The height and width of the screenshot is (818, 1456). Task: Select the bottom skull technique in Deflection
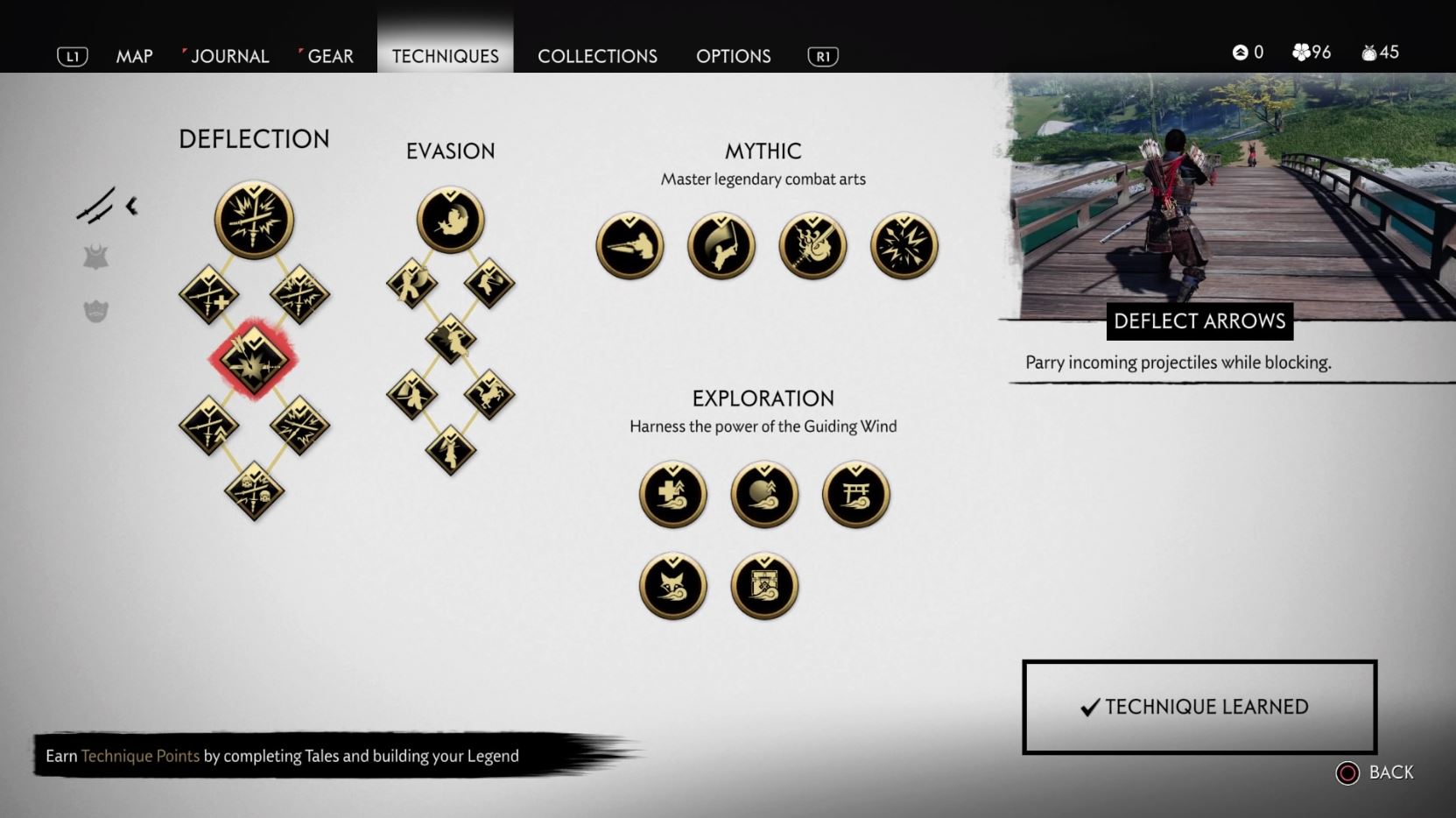pyautogui.click(x=254, y=491)
